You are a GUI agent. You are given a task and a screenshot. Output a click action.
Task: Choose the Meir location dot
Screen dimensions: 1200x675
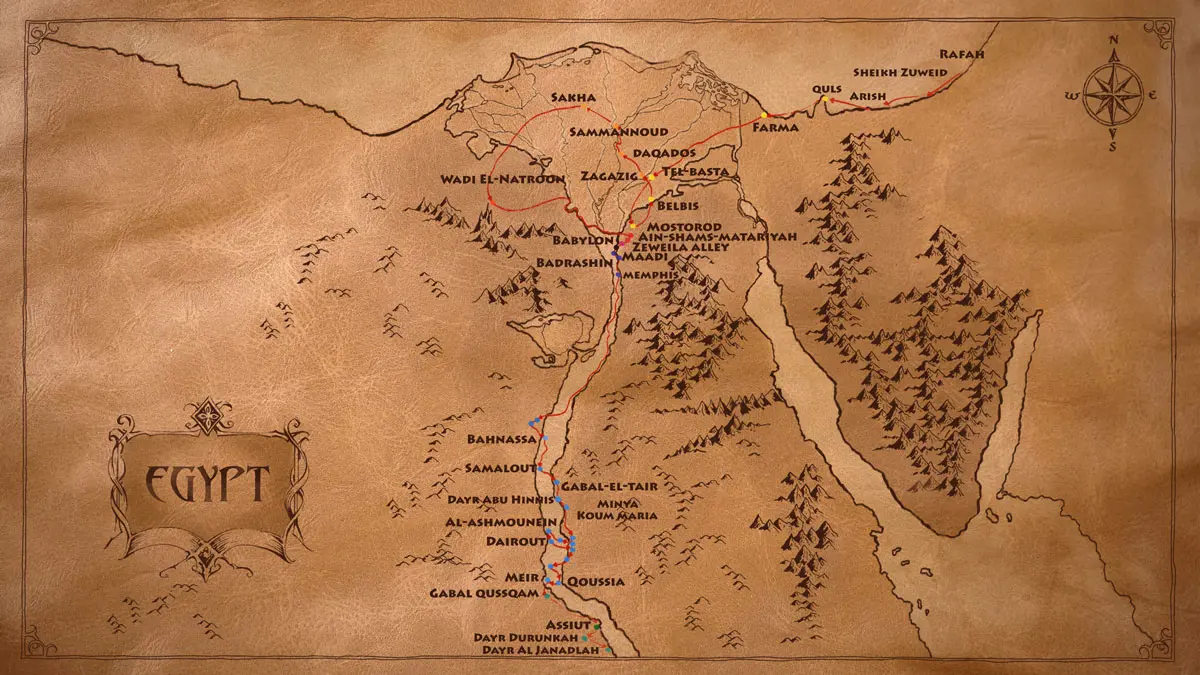(x=547, y=578)
